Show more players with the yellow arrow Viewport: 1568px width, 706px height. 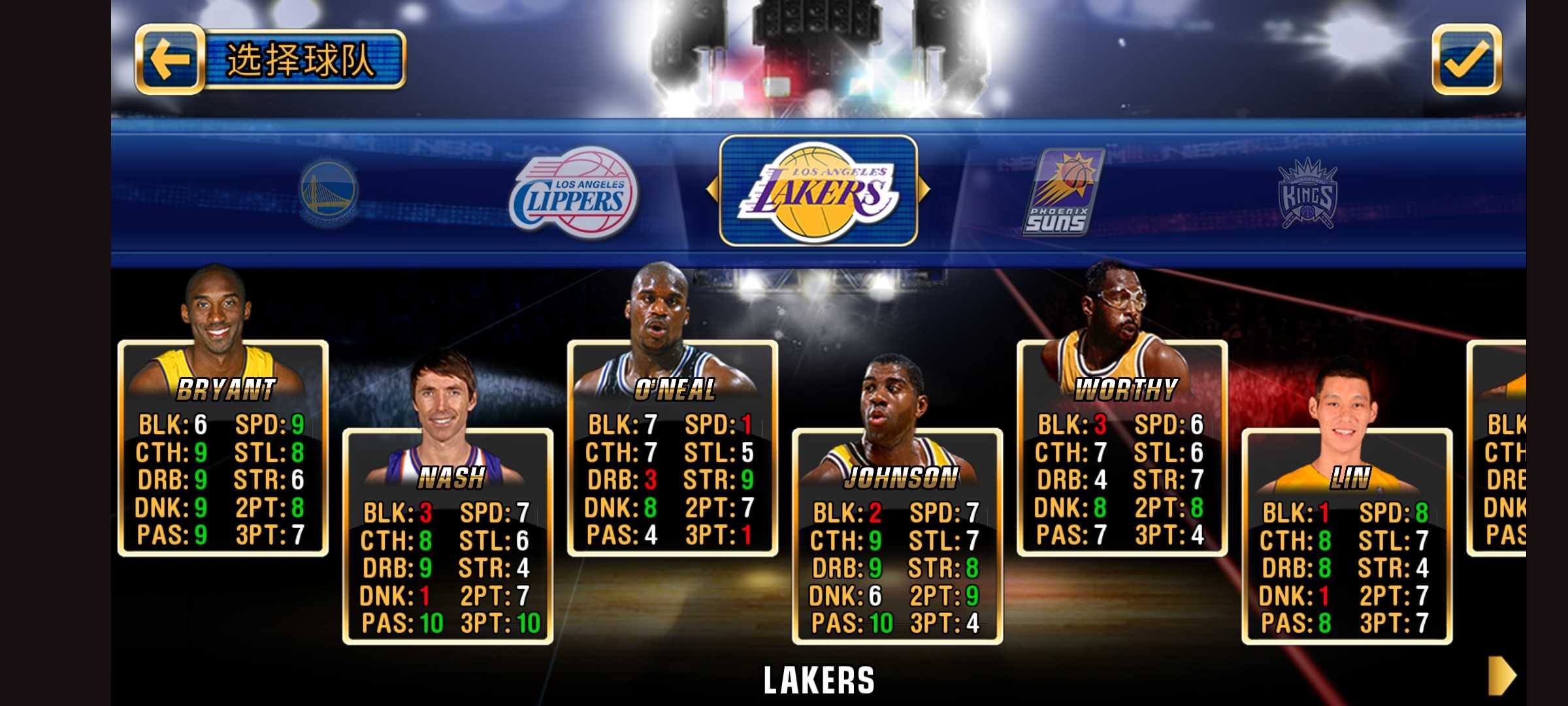(1501, 675)
